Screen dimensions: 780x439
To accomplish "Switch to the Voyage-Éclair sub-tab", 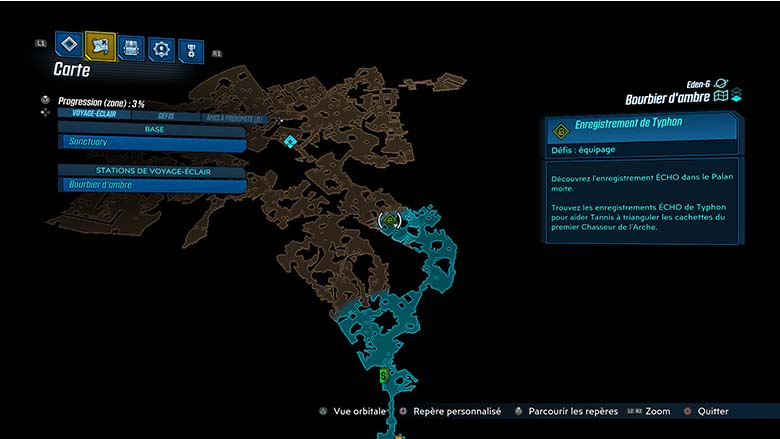I will 90,115.
